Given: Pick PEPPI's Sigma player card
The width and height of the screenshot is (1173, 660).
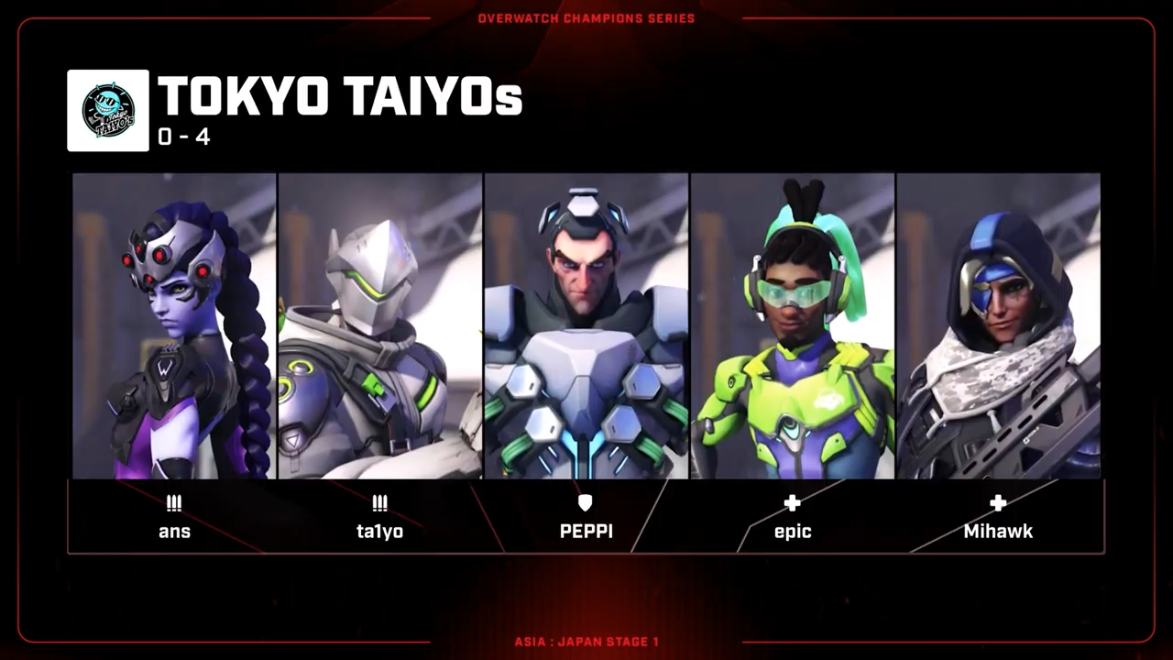Looking at the screenshot, I should 586,326.
